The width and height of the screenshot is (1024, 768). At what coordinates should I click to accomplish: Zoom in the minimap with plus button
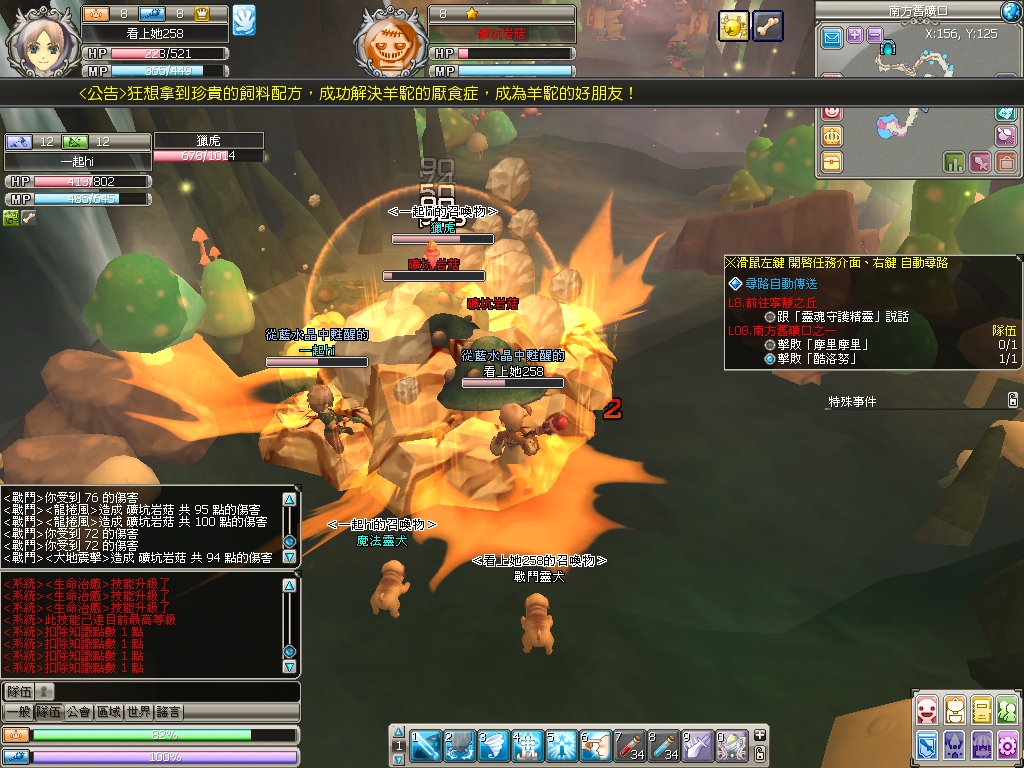[855, 35]
